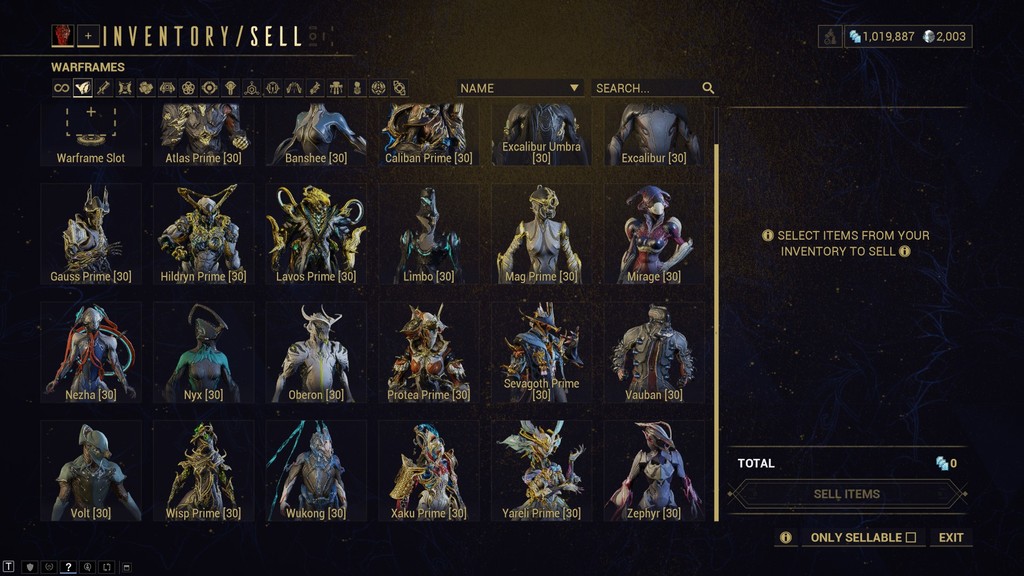Select the Mirage warframe tile

[653, 233]
